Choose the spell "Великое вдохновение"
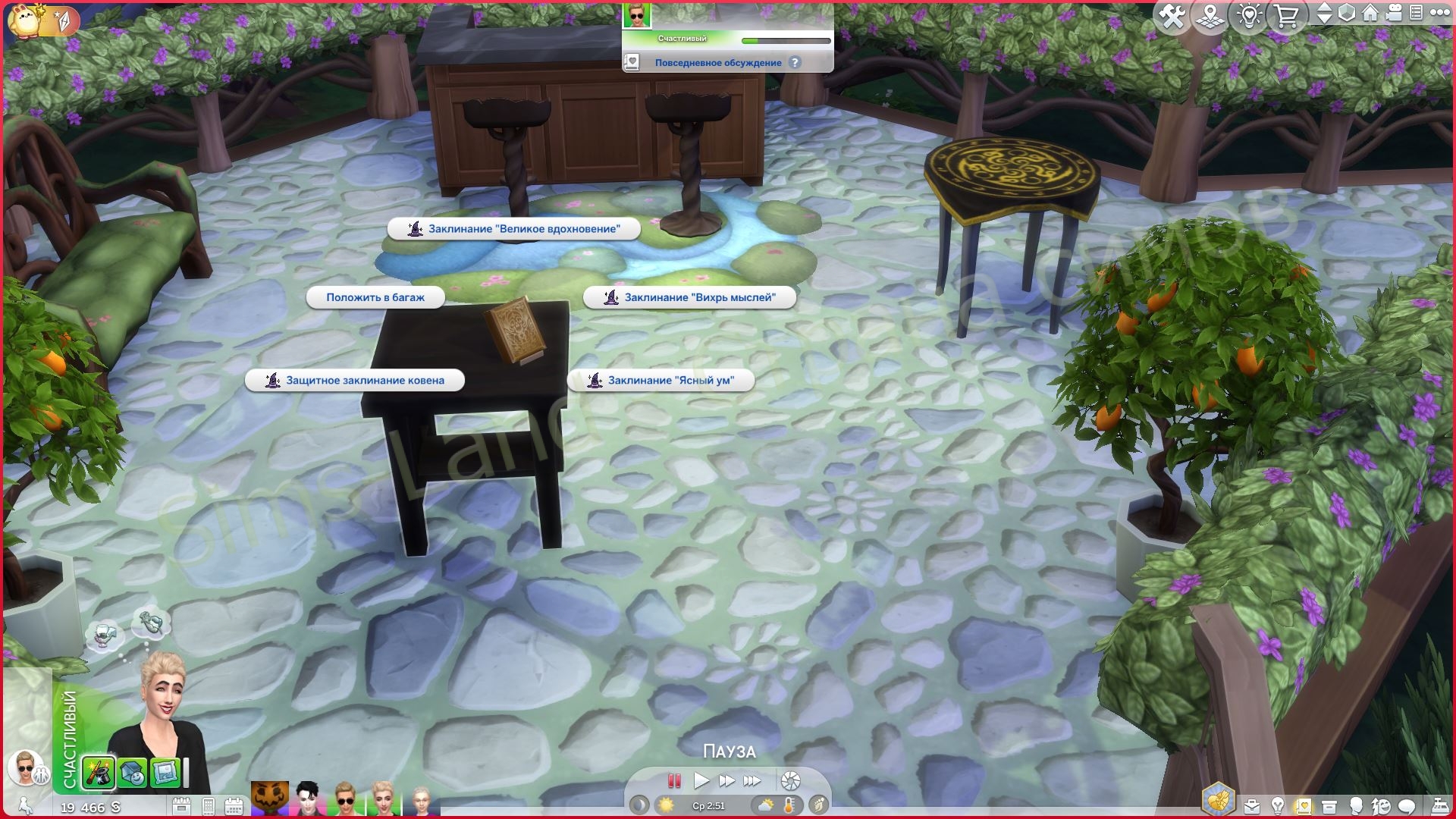 tap(514, 229)
